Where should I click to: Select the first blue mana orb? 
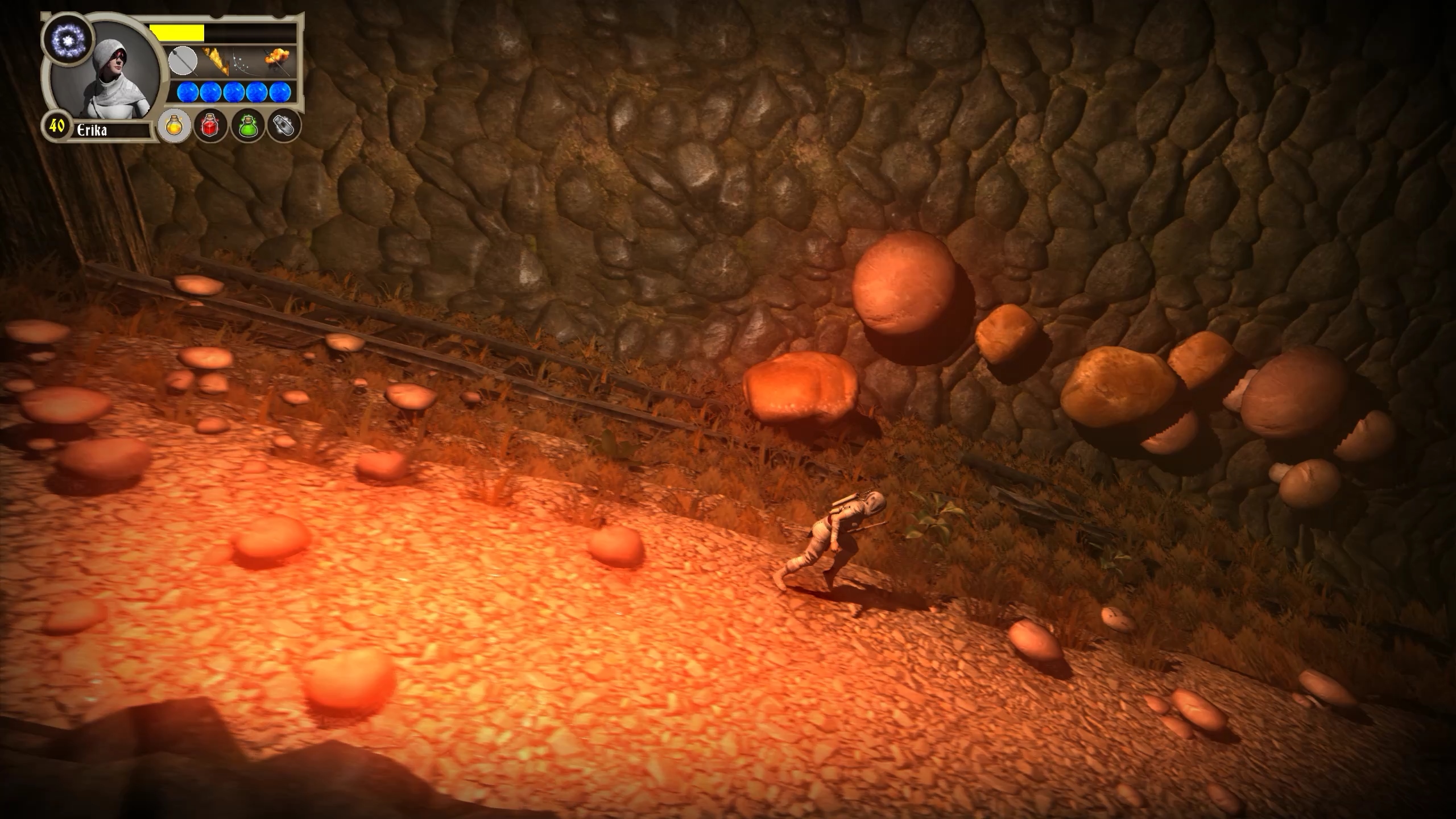pos(189,93)
